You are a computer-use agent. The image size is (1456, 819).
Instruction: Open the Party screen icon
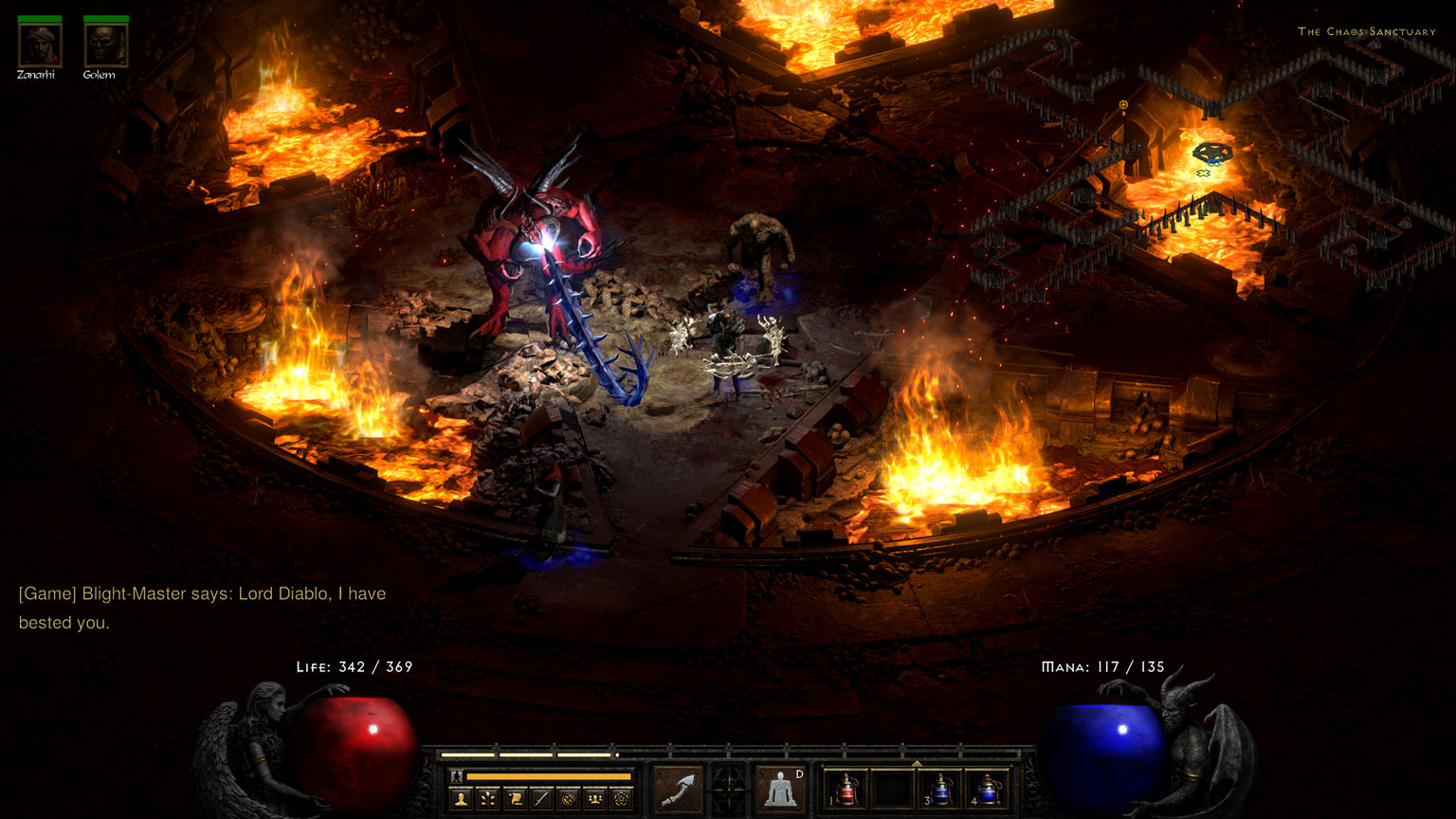click(x=595, y=797)
